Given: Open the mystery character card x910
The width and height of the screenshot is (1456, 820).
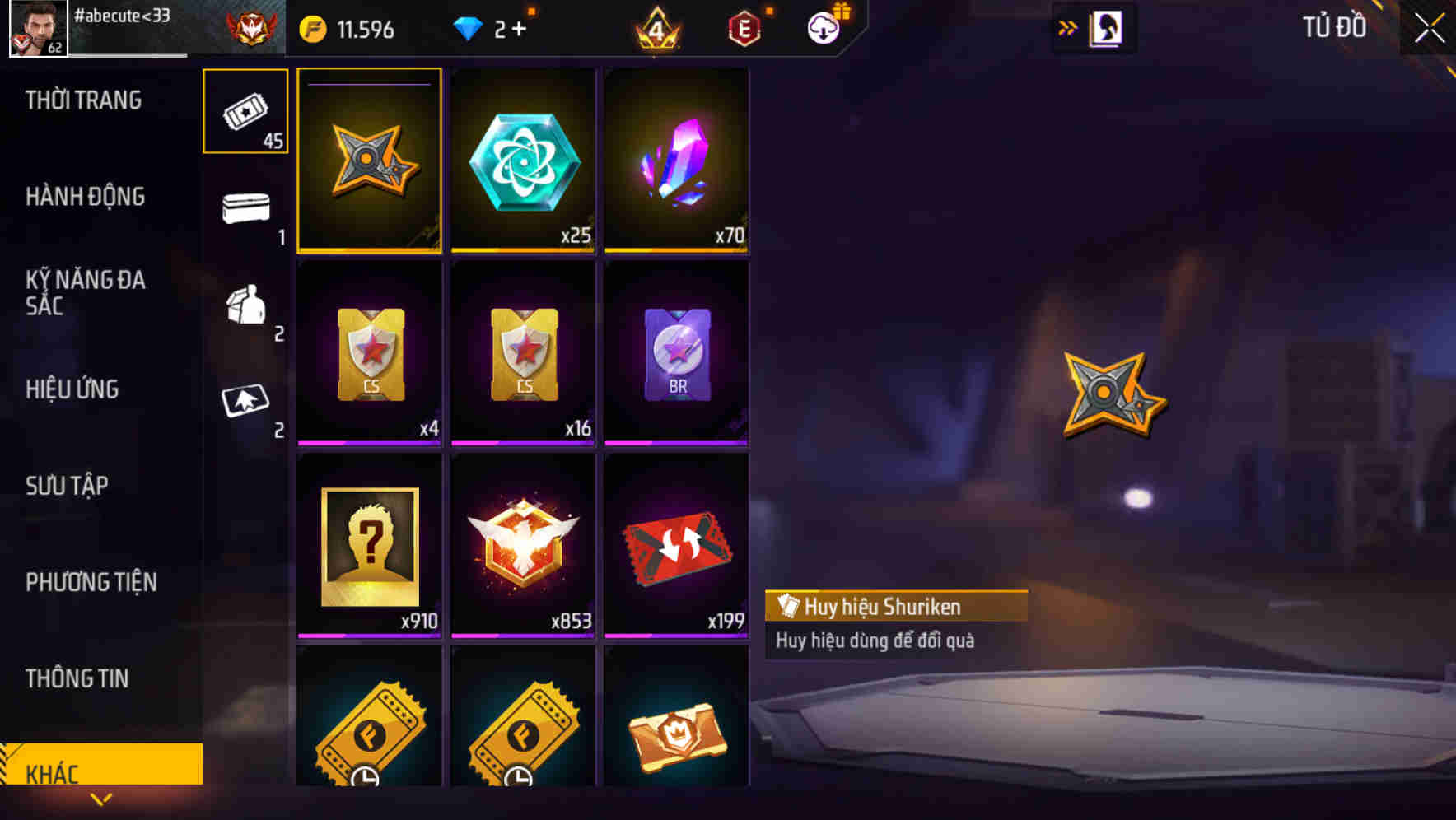Looking at the screenshot, I should point(369,545).
